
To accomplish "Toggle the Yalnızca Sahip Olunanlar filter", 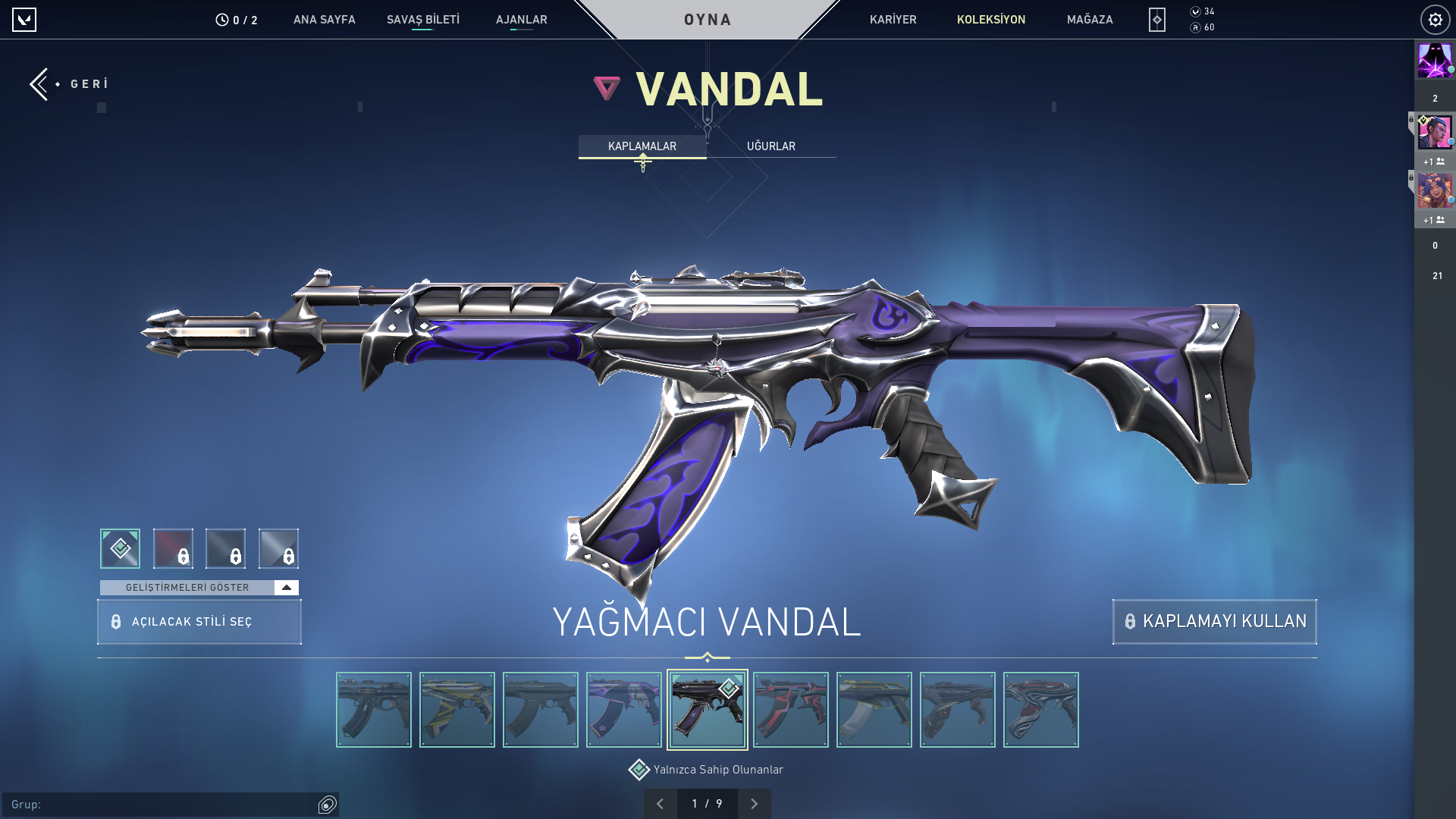I will [x=639, y=770].
